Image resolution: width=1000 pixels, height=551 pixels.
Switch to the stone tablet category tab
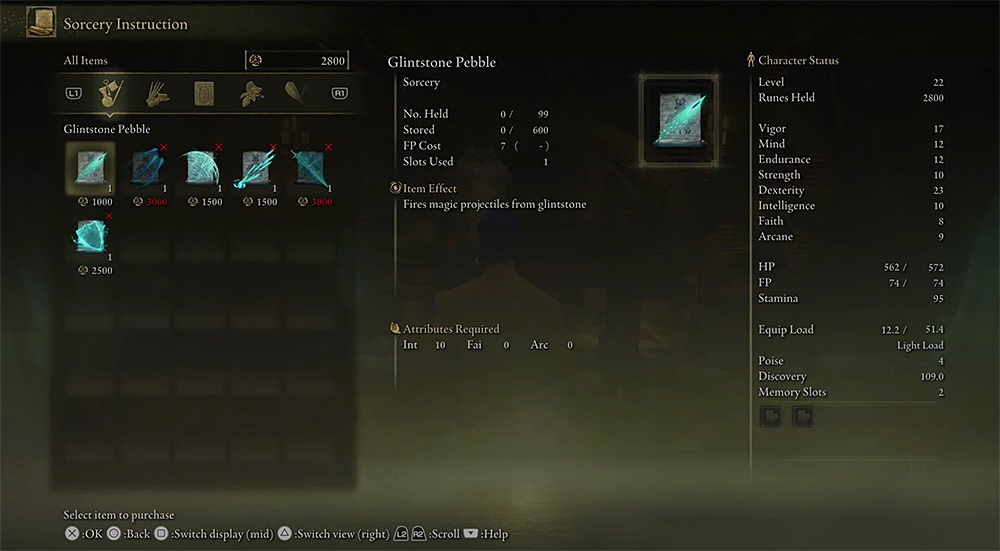tap(204, 94)
